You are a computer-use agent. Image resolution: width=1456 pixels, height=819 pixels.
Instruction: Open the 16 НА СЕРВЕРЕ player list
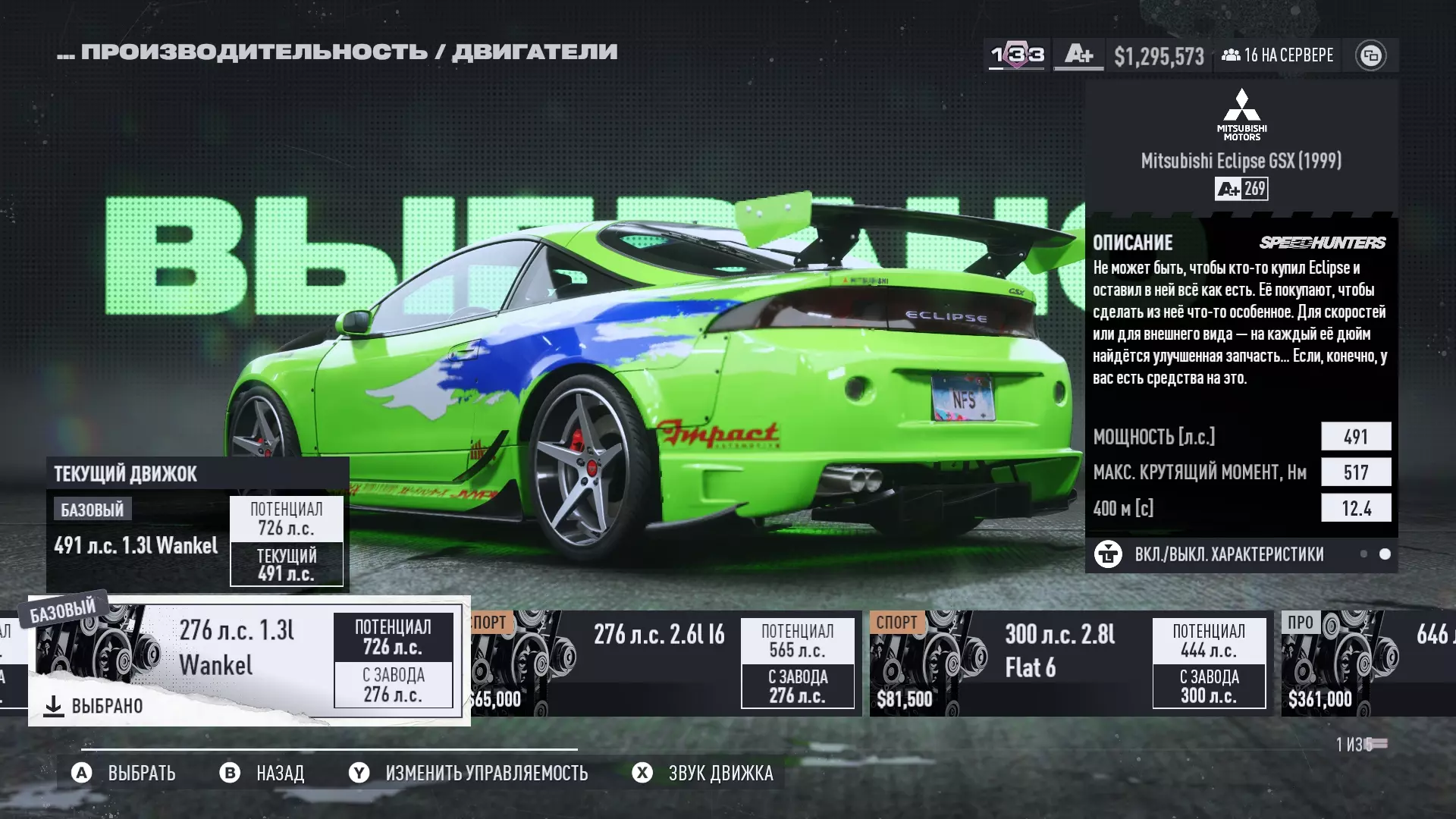(1278, 55)
